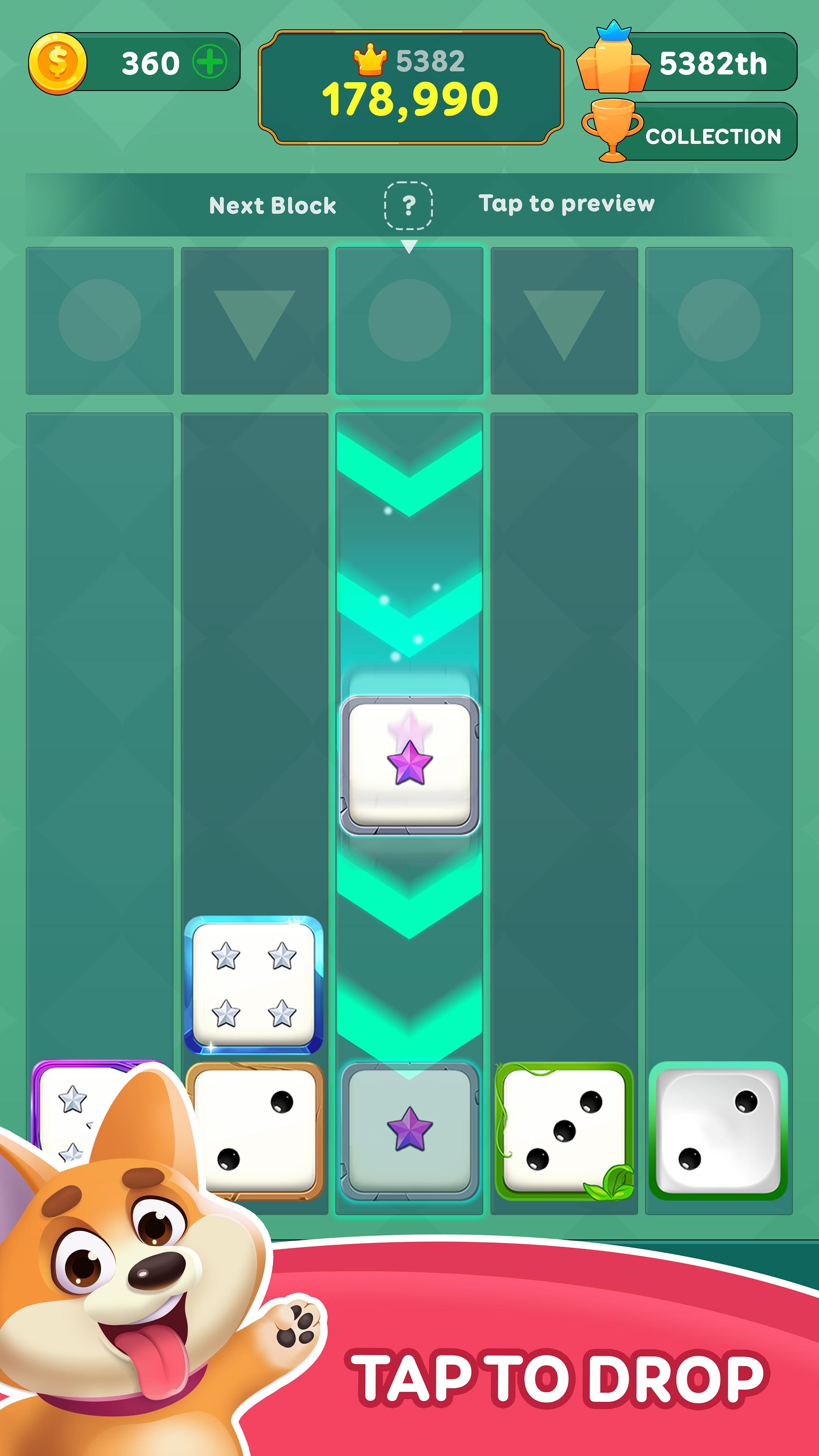
Task: Click the orange trophy icon
Action: (x=612, y=129)
